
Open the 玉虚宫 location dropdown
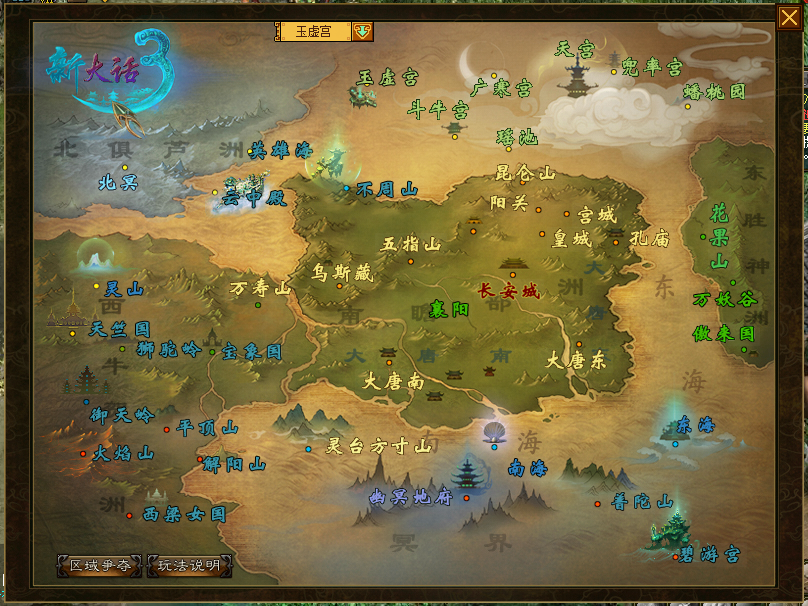362,31
